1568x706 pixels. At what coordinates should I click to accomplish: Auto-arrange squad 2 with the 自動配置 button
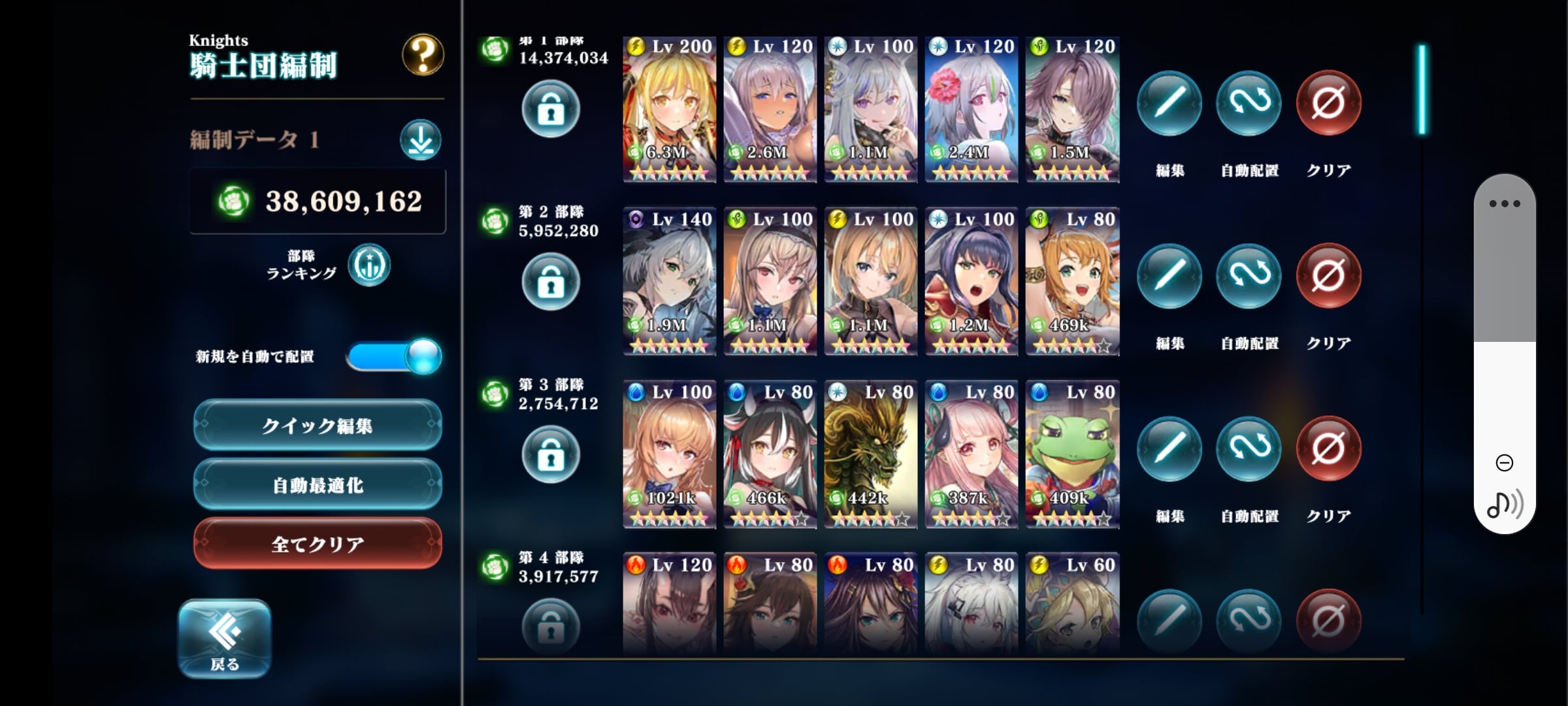[1249, 276]
